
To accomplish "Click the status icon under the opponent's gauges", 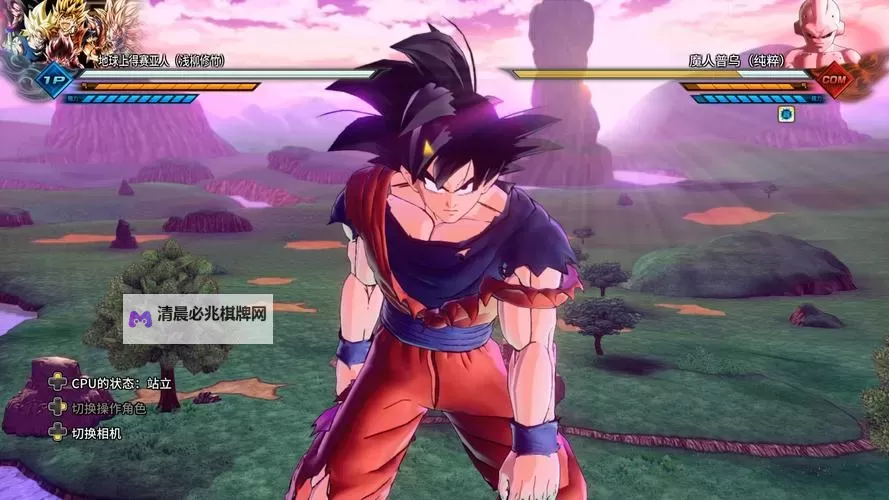I will click(785, 114).
